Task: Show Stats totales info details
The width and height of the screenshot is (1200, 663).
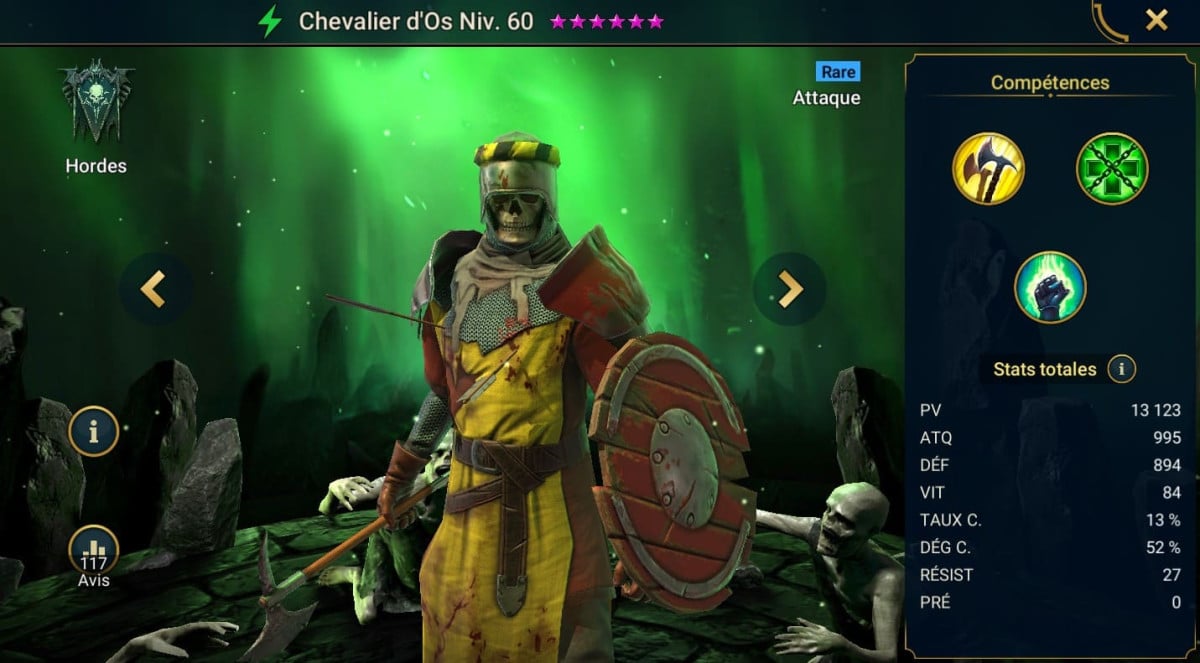Action: point(1121,370)
